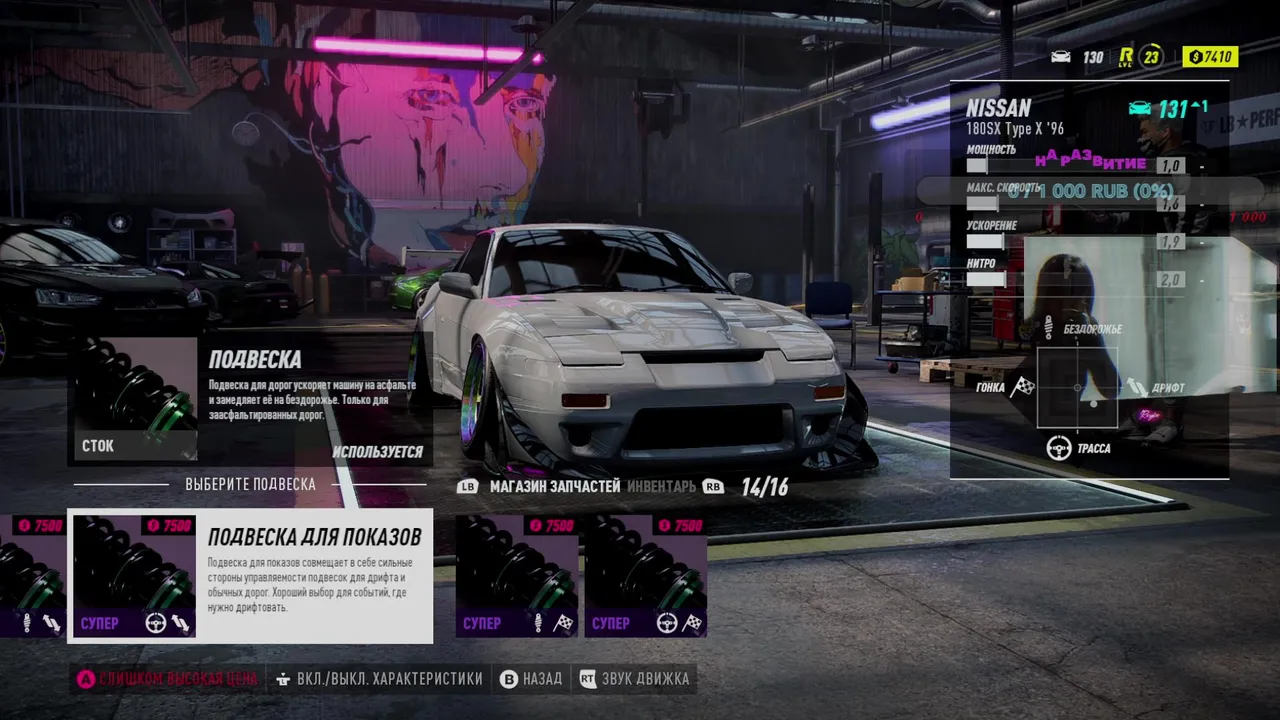1280x720 pixels.
Task: Select the Подвеска для показов suspension card
Action: [250, 576]
